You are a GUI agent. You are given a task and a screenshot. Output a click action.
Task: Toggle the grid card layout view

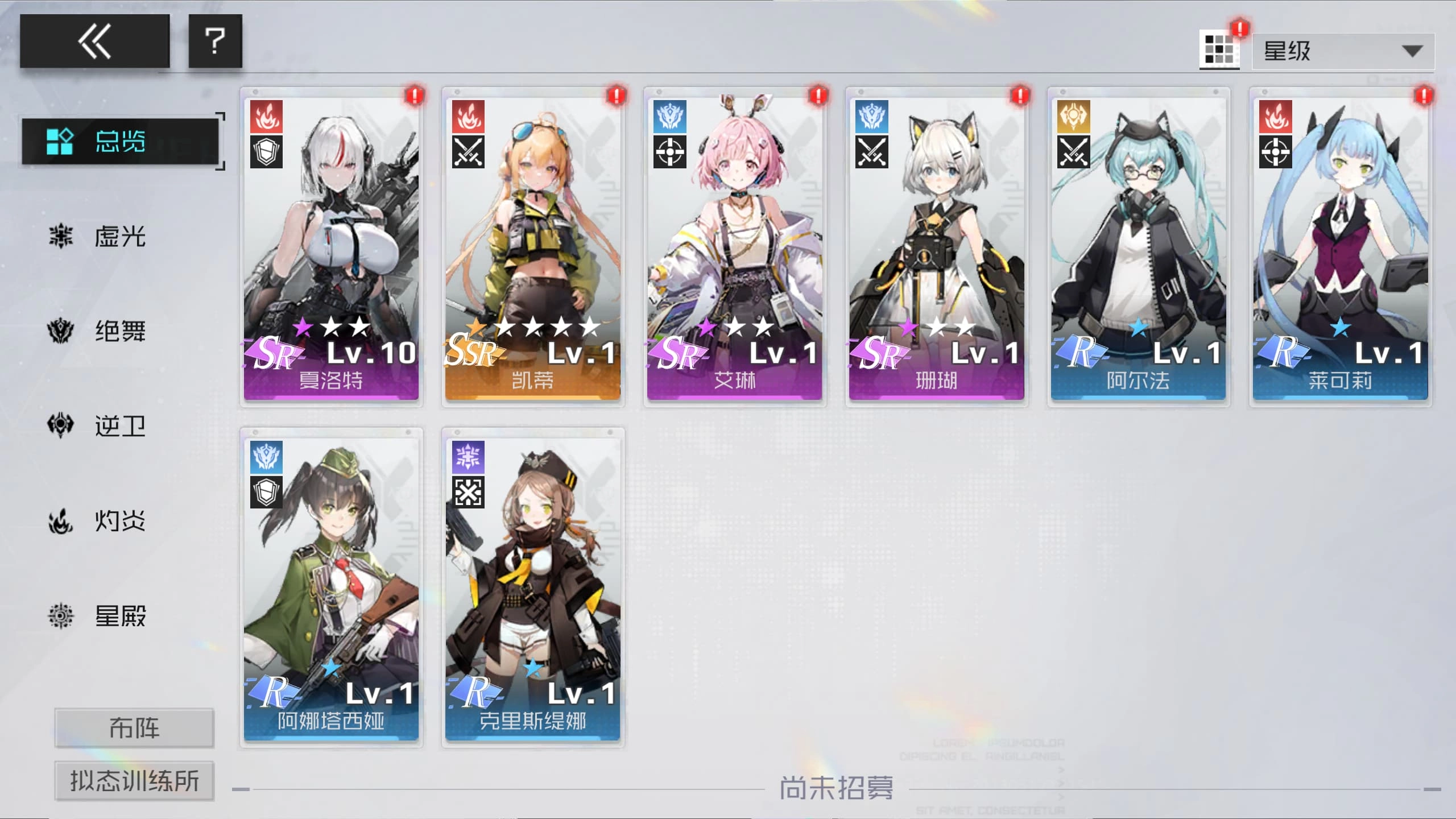pos(1219,51)
